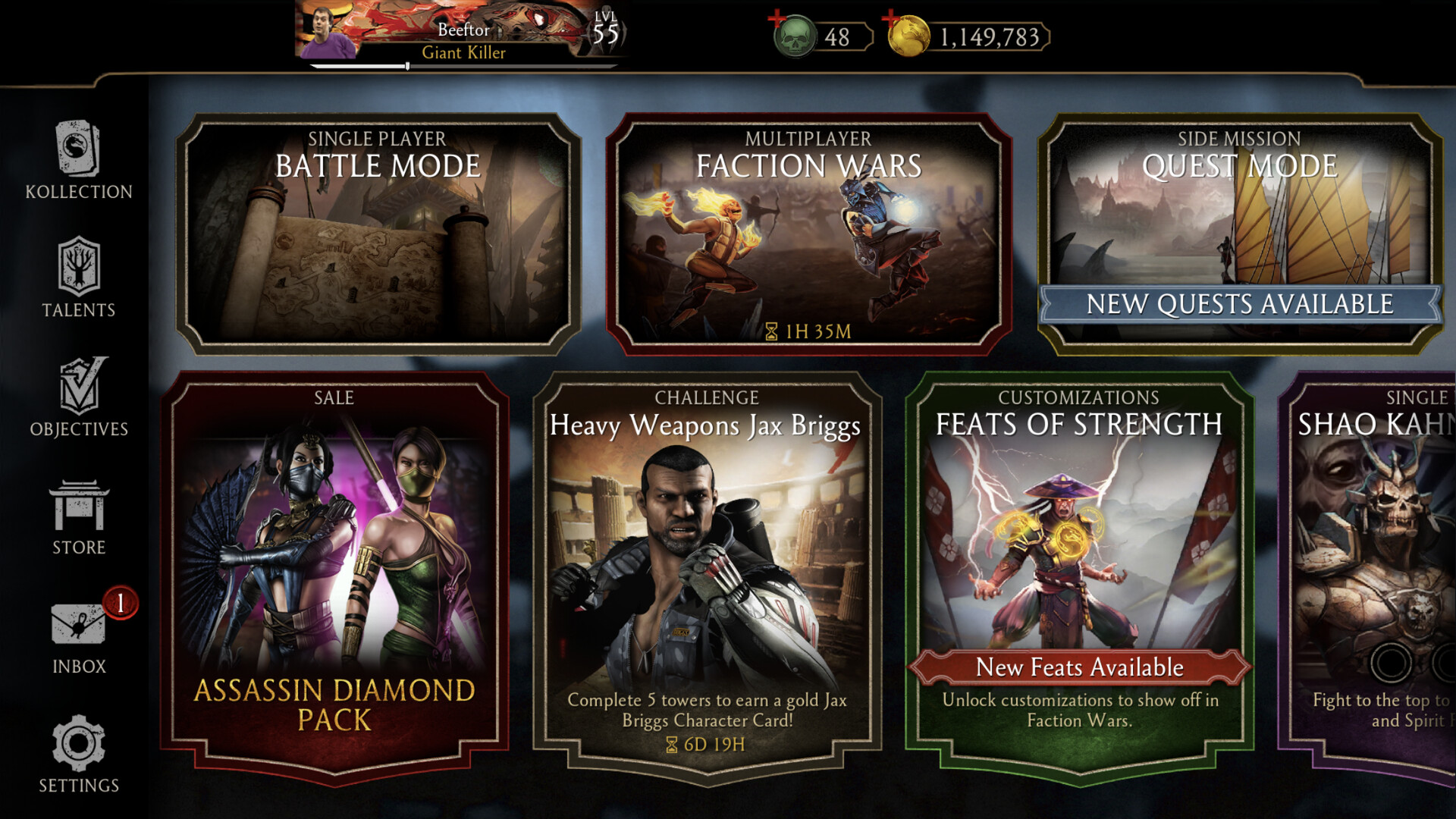Add more souls using the green skull icon
The image size is (1456, 819).
click(793, 36)
